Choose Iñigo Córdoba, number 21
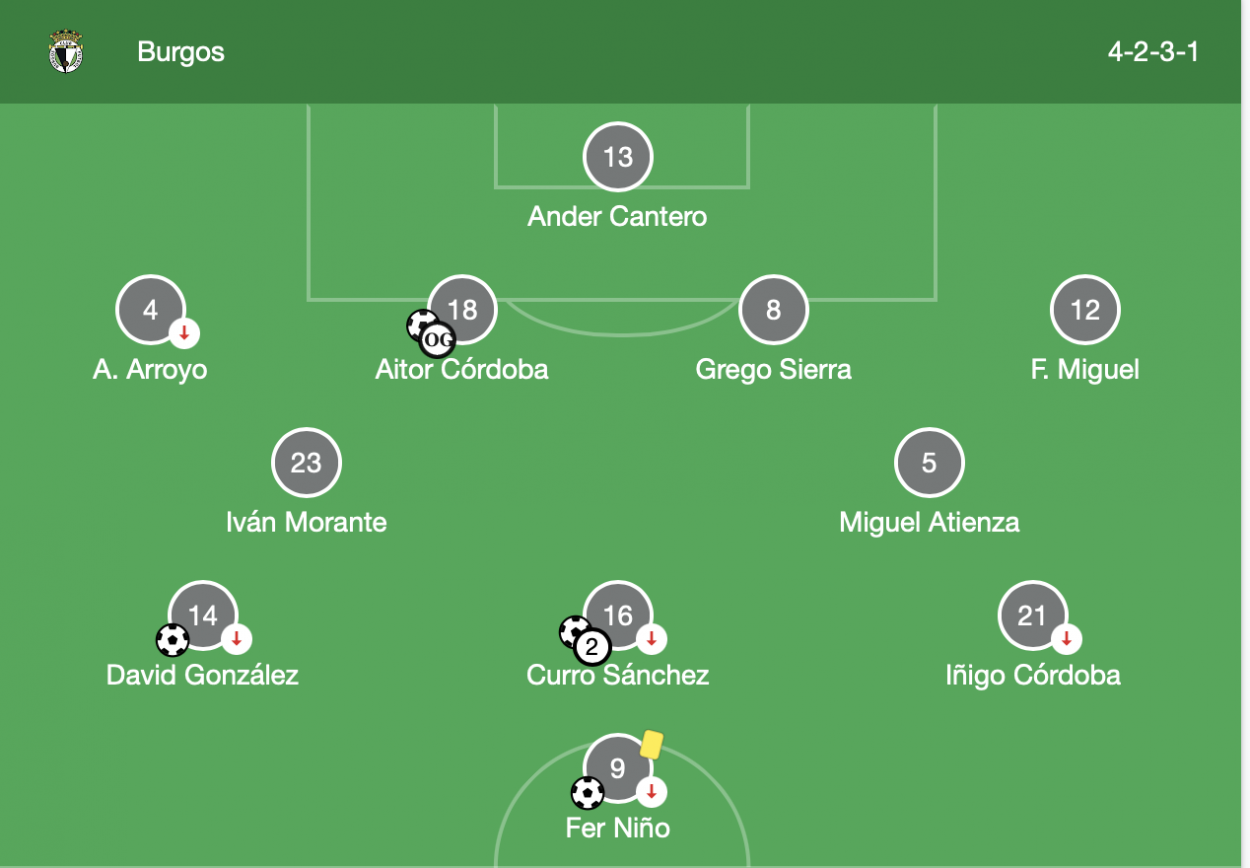The image size is (1250, 868). [x=1032, y=615]
